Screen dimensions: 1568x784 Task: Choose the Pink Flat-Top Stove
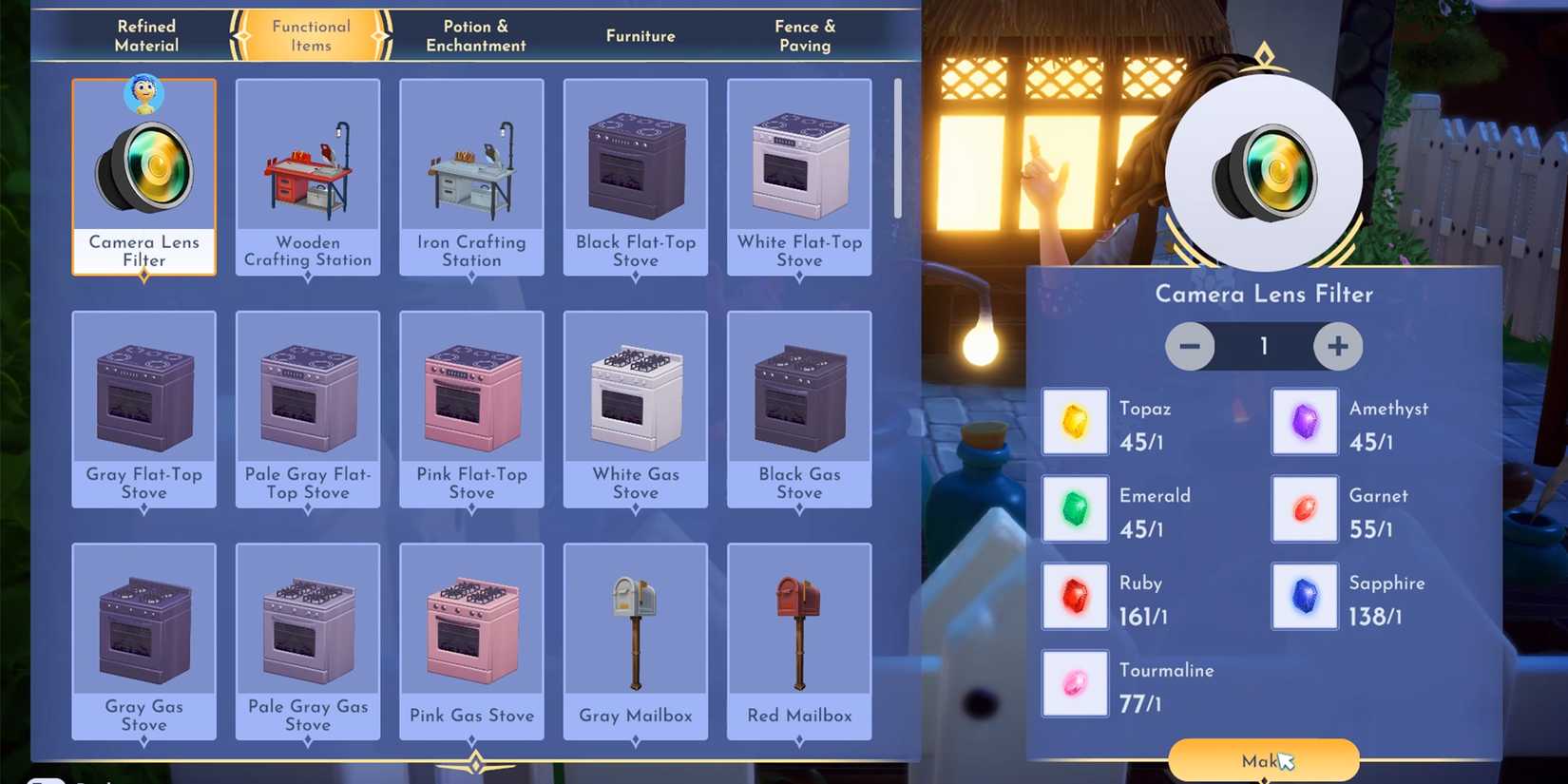tap(471, 410)
